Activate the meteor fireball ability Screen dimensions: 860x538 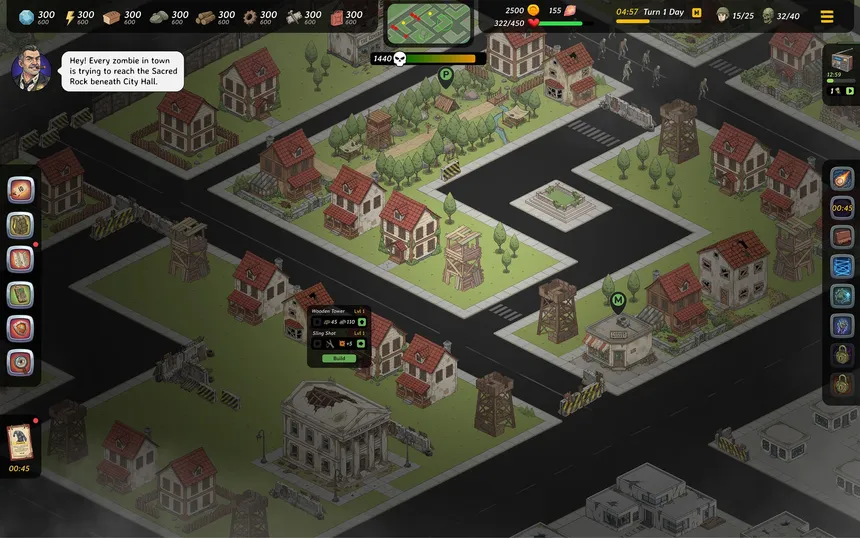(843, 180)
